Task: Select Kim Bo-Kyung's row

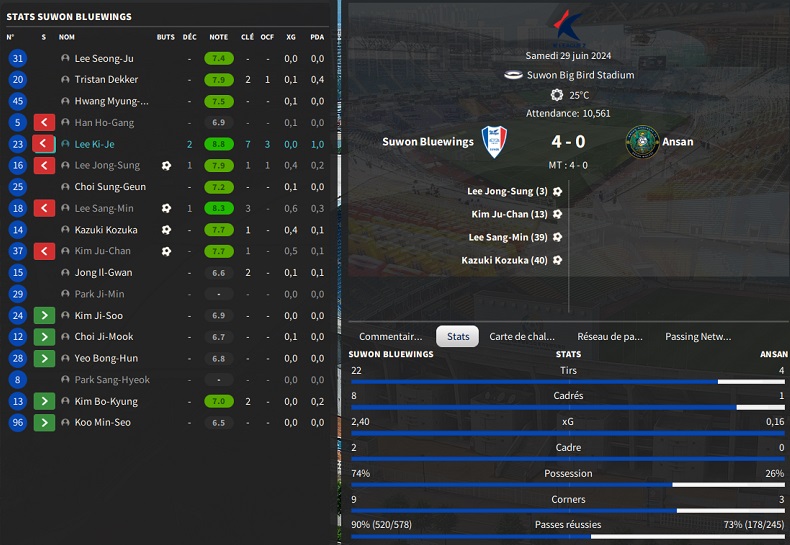Action: [107, 402]
